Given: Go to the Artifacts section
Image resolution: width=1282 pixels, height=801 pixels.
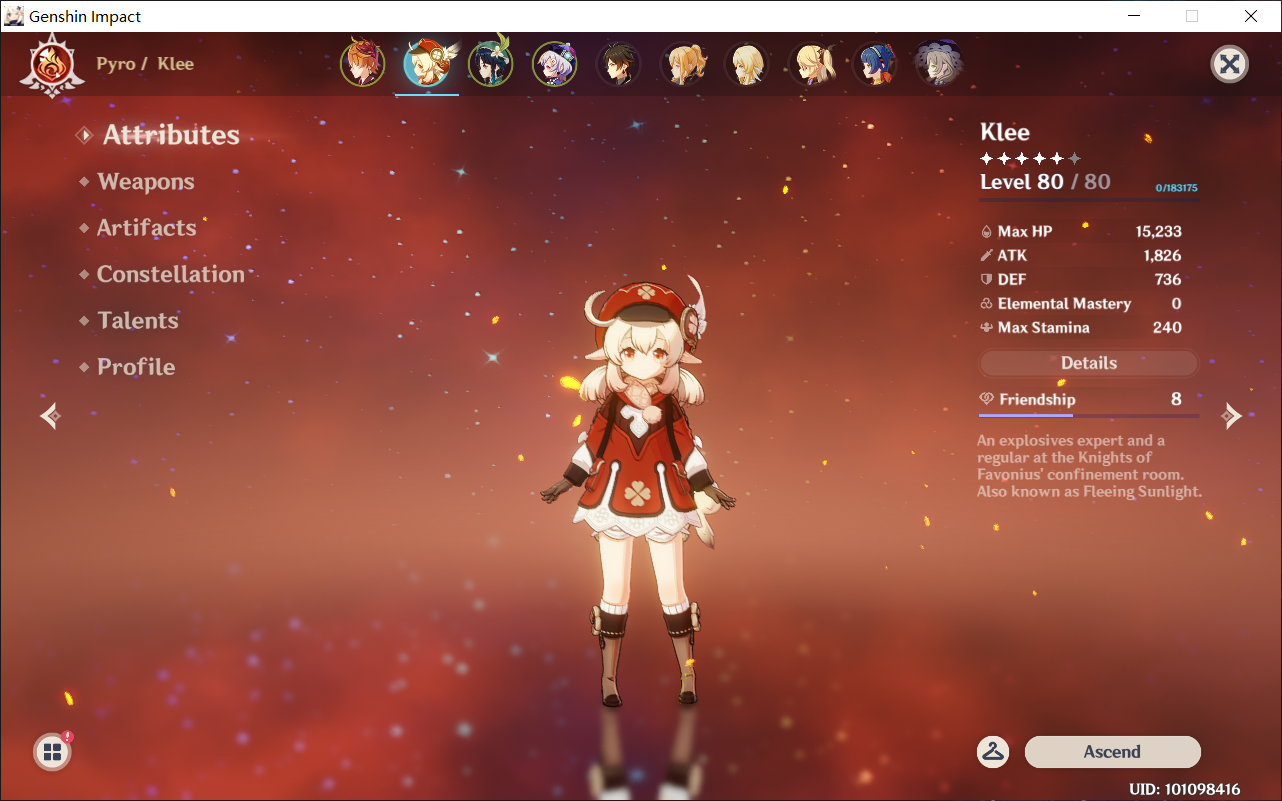Looking at the screenshot, I should 146,228.
